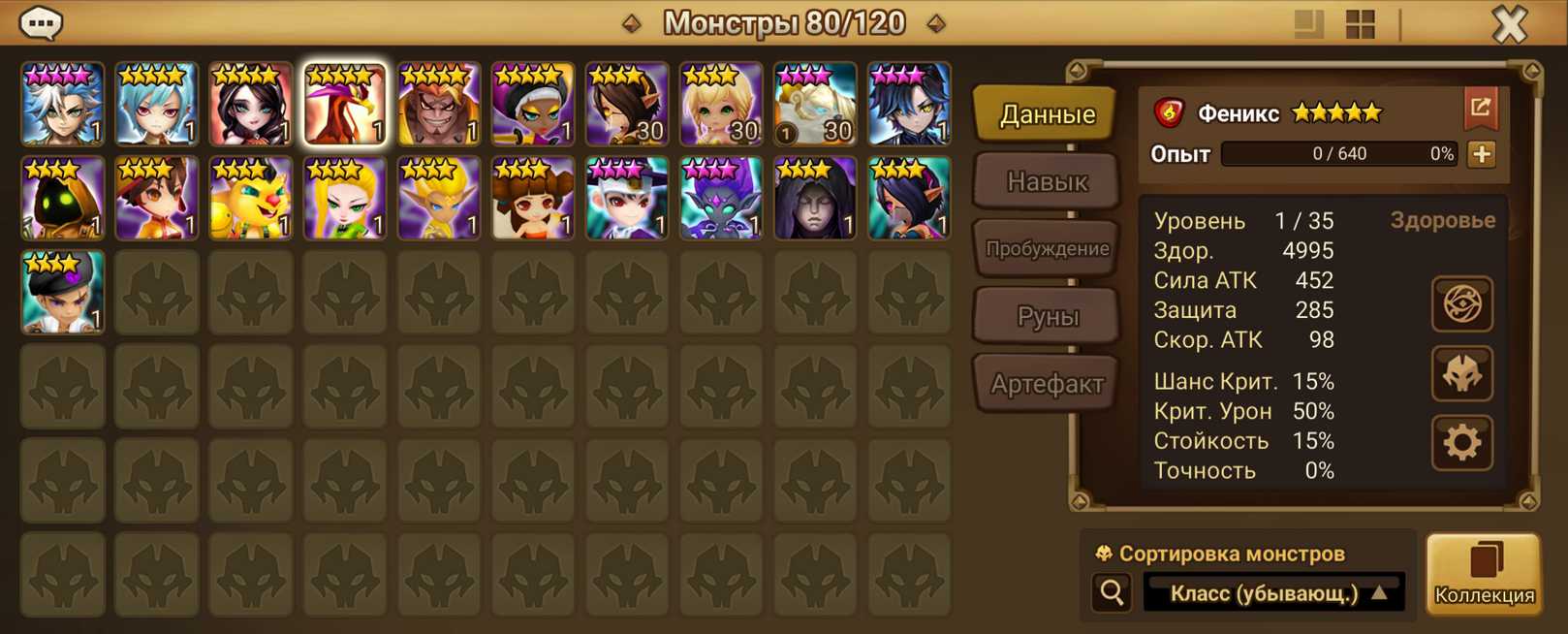Click the magnifying glass search button
1568x634 pixels.
[1112, 591]
